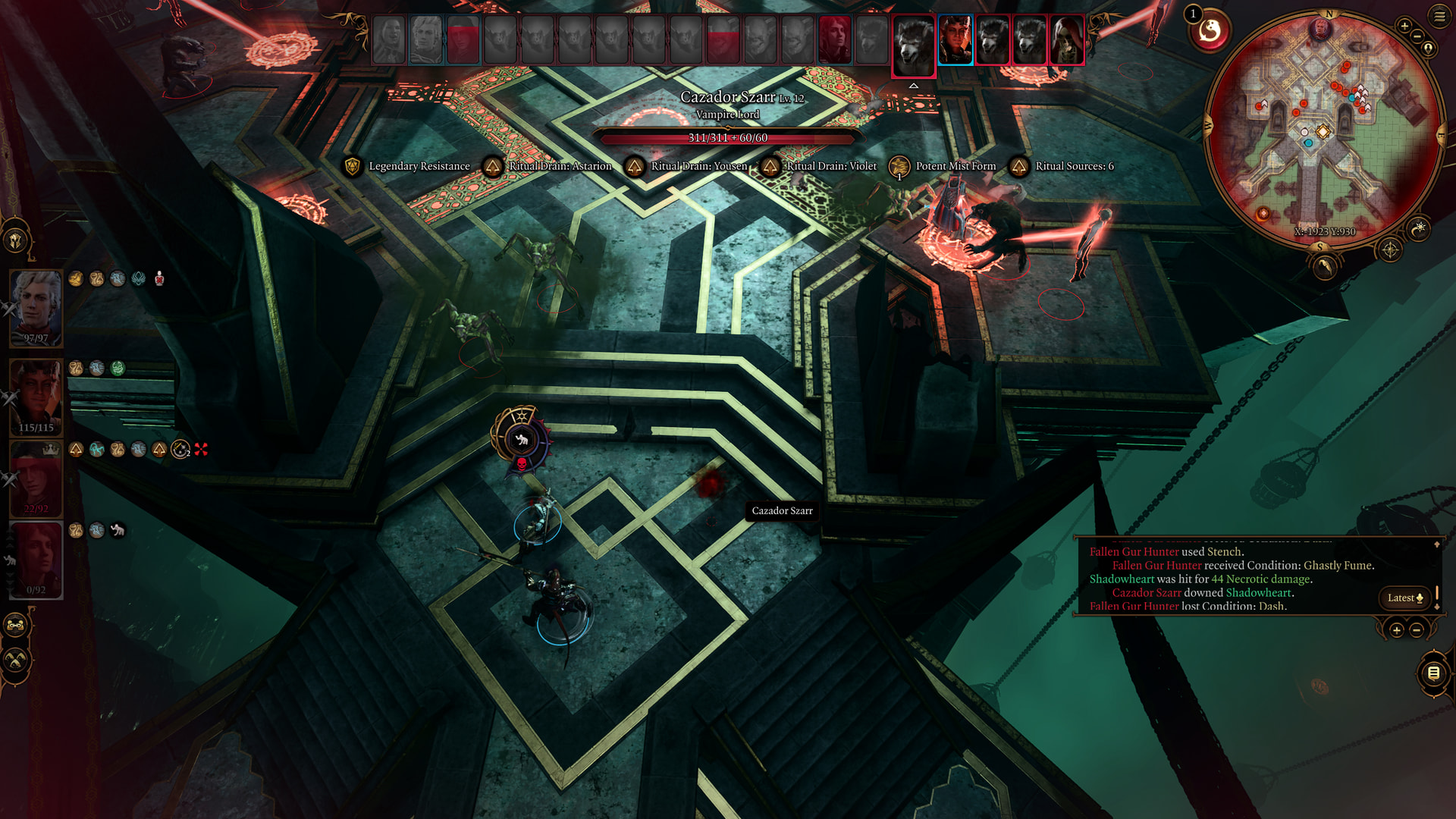
Task: Click the Potent Mist Form condition icon
Action: pyautogui.click(x=899, y=166)
